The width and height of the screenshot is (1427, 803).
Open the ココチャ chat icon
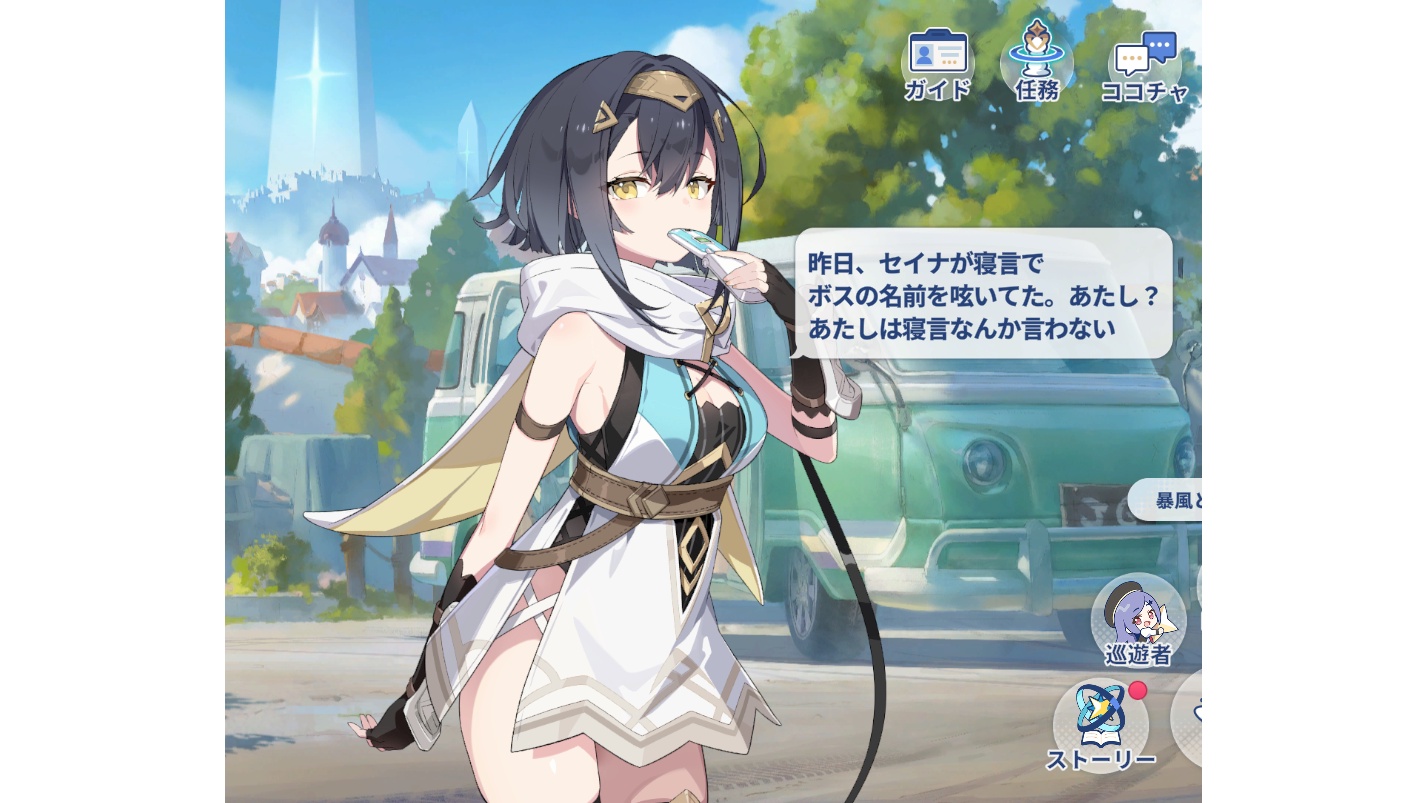click(1145, 65)
